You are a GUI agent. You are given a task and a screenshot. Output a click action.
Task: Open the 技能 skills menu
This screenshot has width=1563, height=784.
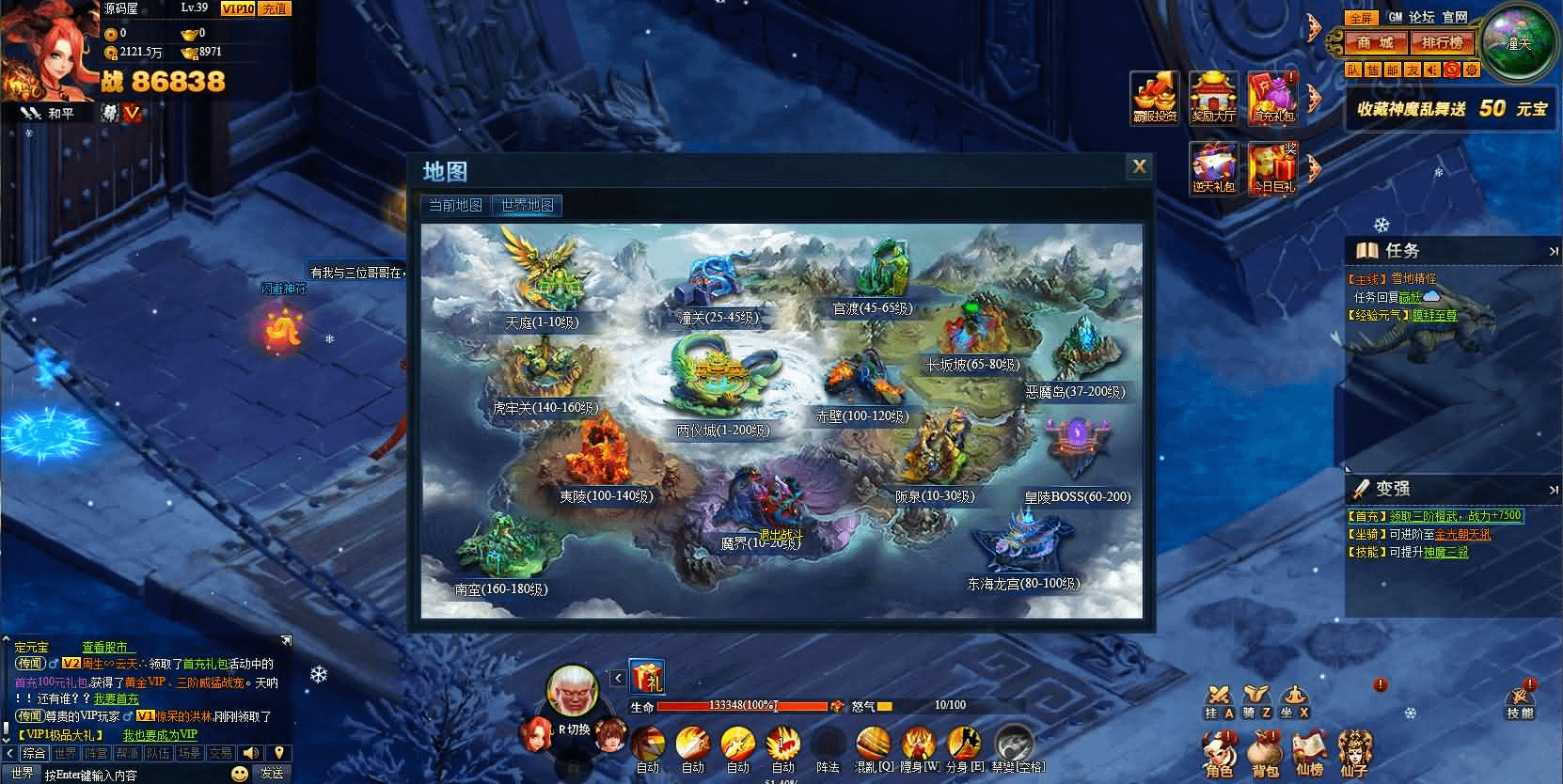(x=1520, y=700)
